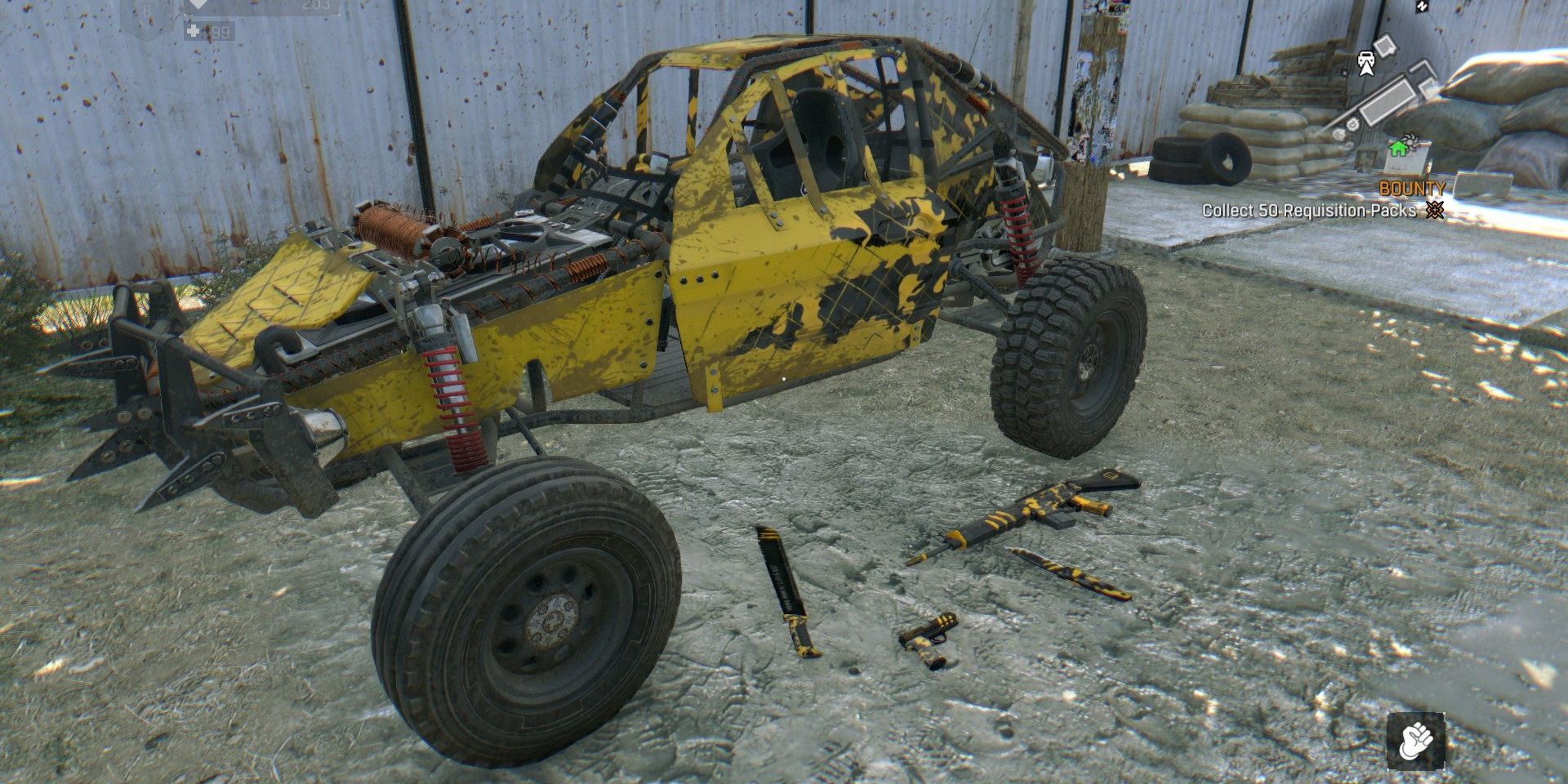Click the bounty icon beside Collect 50 Requisition Packs

pyautogui.click(x=1436, y=210)
